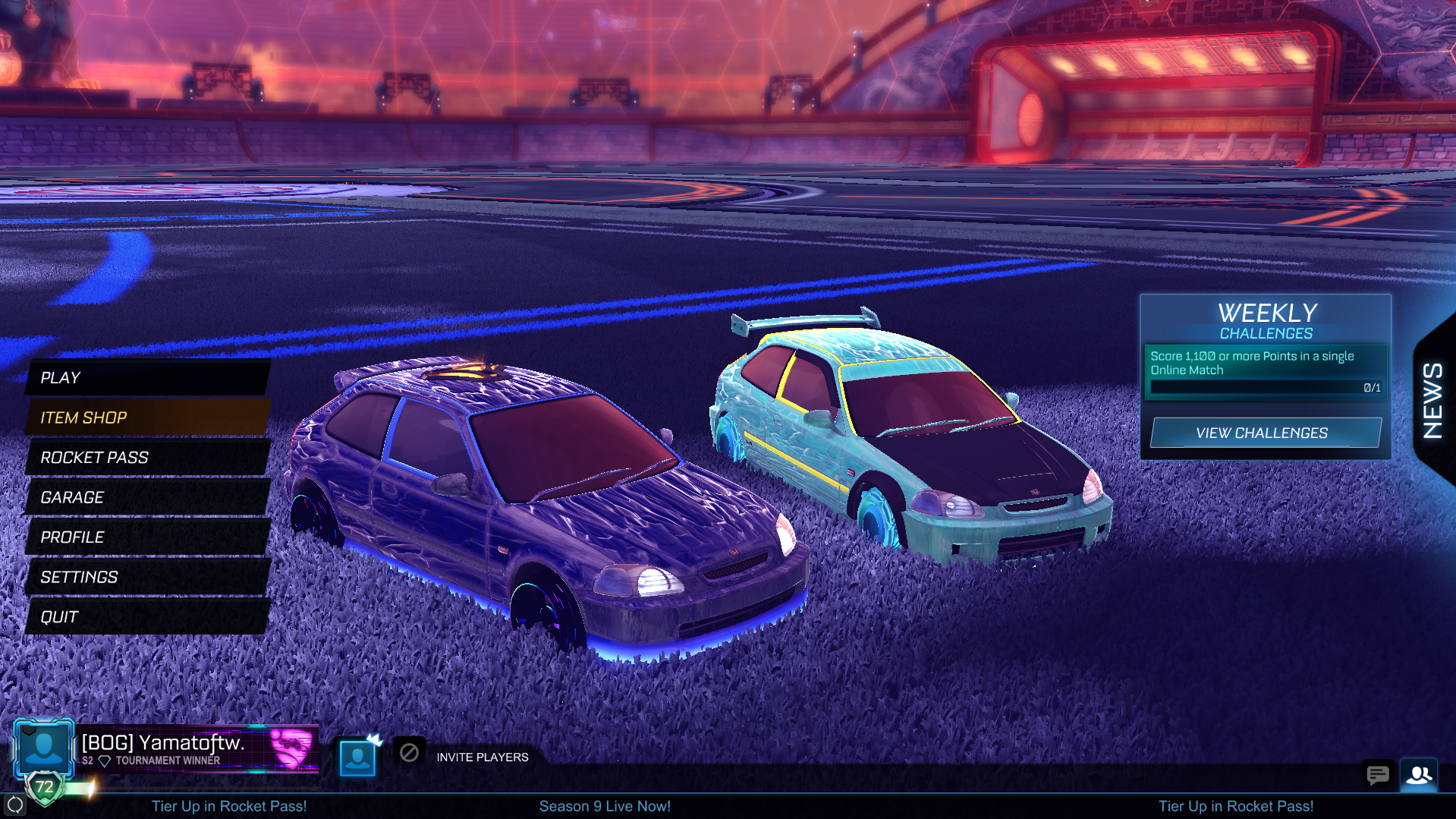This screenshot has height=819, width=1456.
Task: Invite players to the party
Action: click(x=482, y=758)
